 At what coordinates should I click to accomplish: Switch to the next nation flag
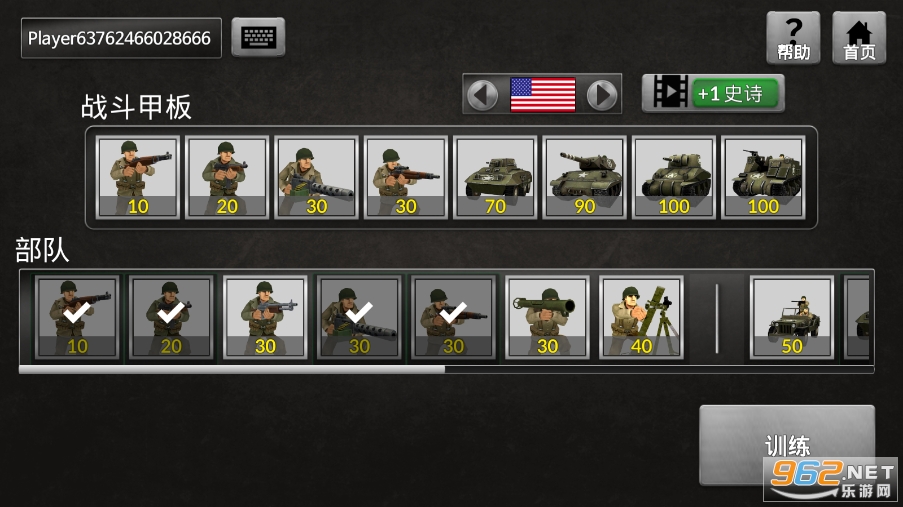point(601,94)
